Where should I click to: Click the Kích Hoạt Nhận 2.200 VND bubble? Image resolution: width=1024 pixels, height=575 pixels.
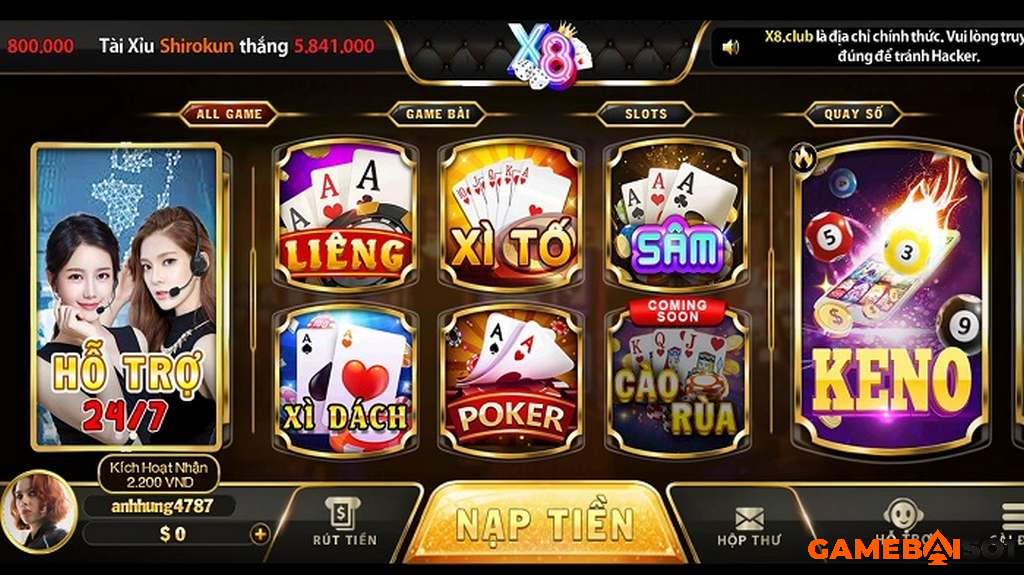[158, 474]
